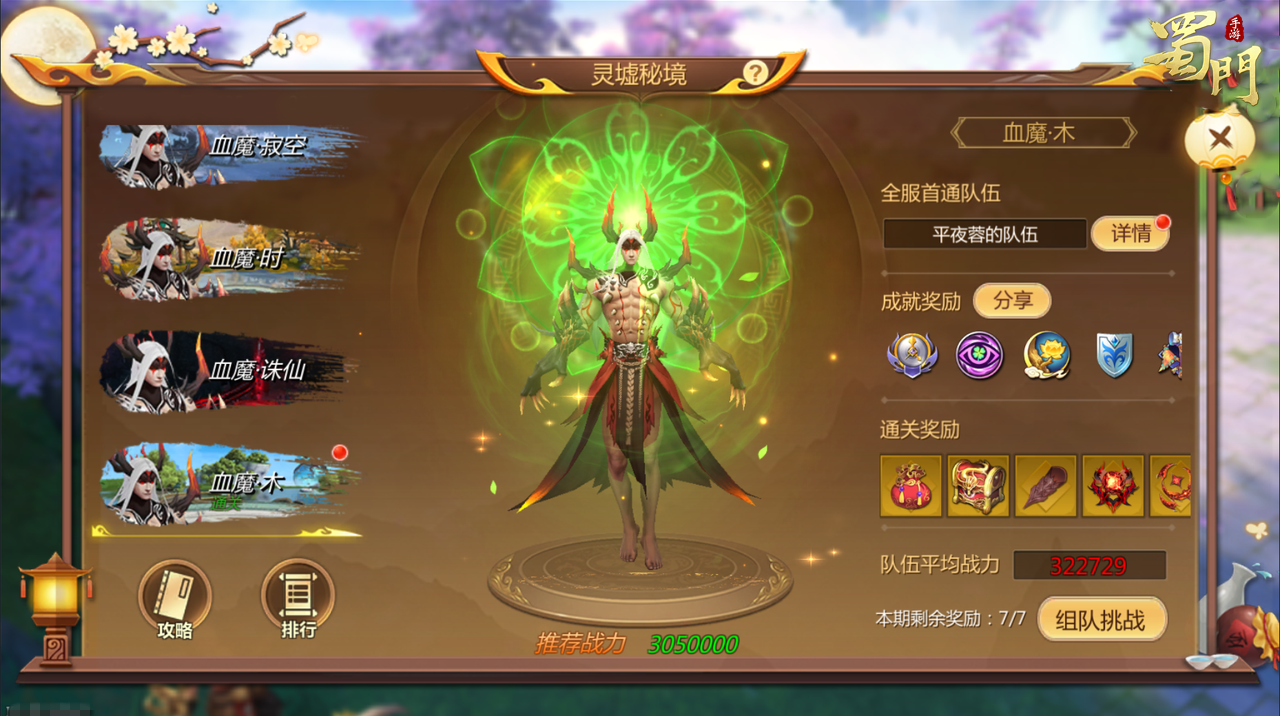Open the 排行 ranking list

click(298, 600)
